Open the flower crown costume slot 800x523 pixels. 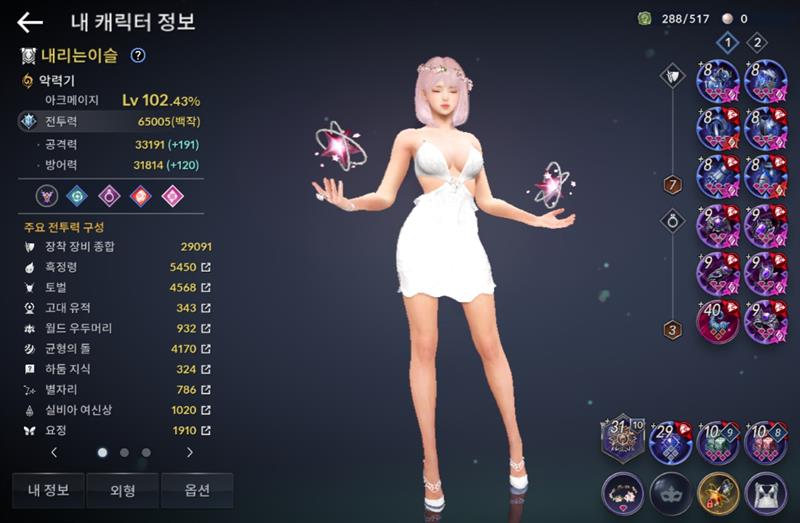click(622, 493)
